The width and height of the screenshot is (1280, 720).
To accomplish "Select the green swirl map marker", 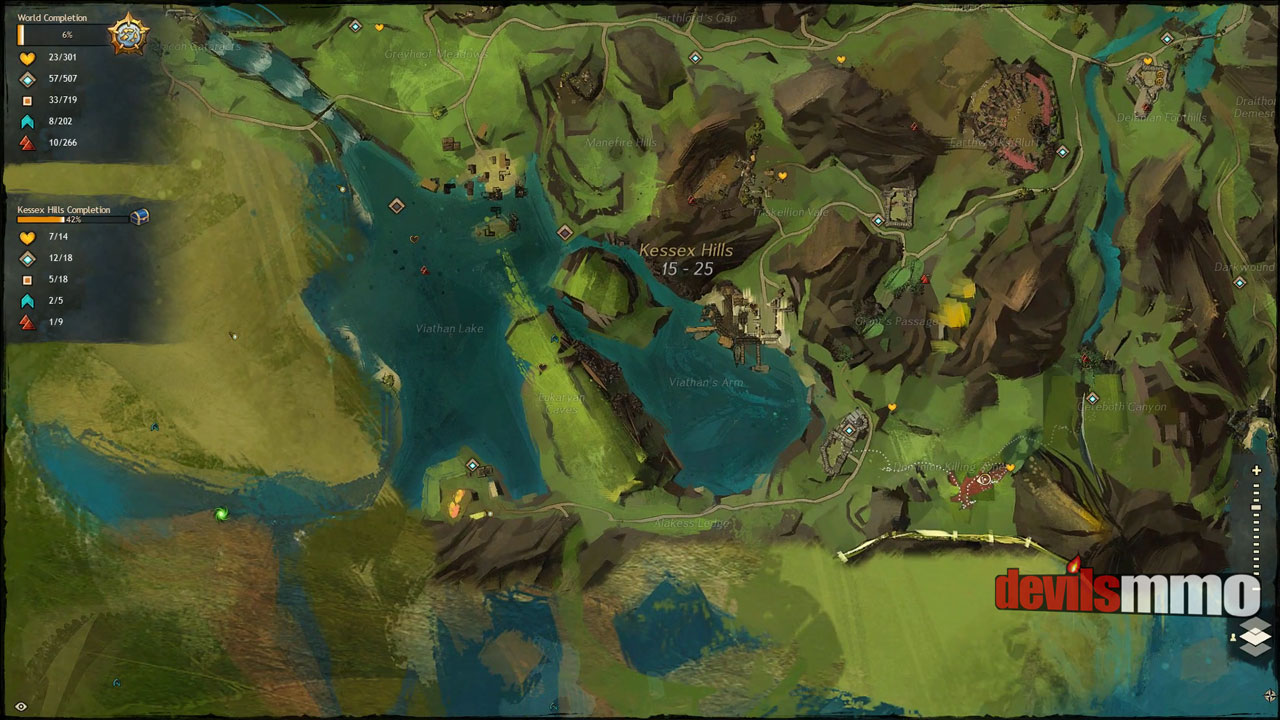I will click(x=221, y=514).
